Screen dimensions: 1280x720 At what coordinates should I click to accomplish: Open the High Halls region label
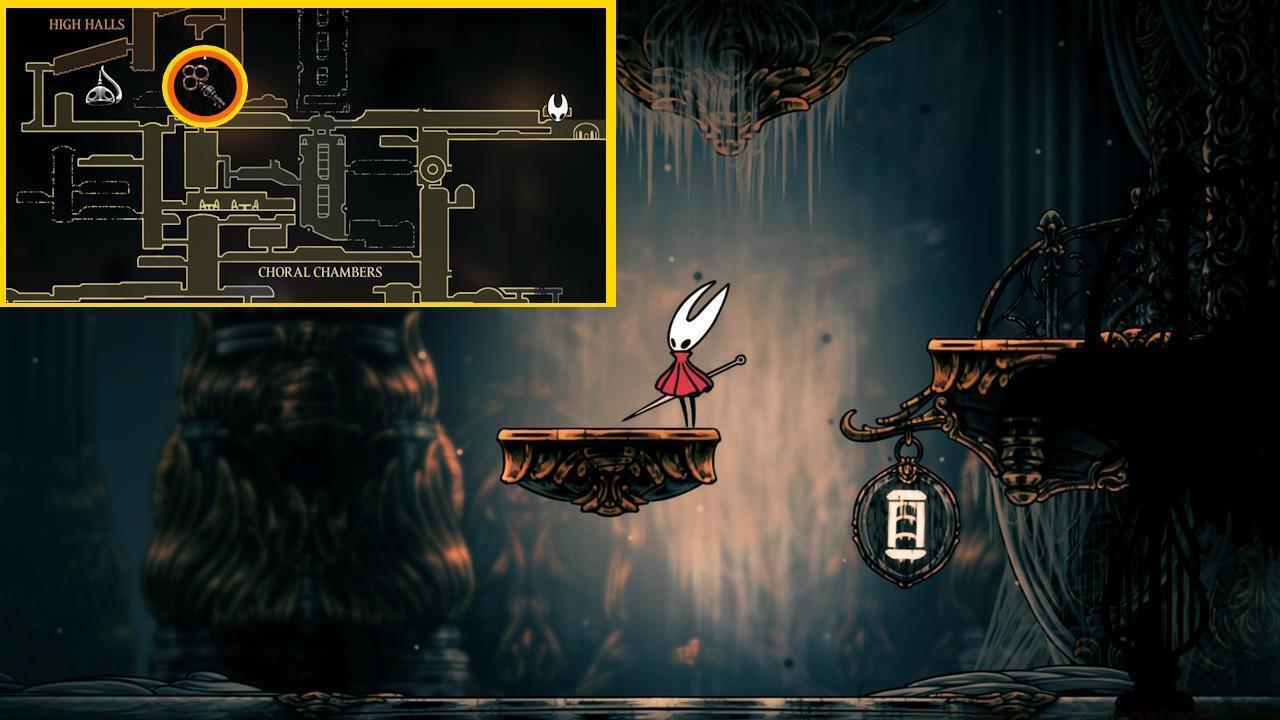86,22
